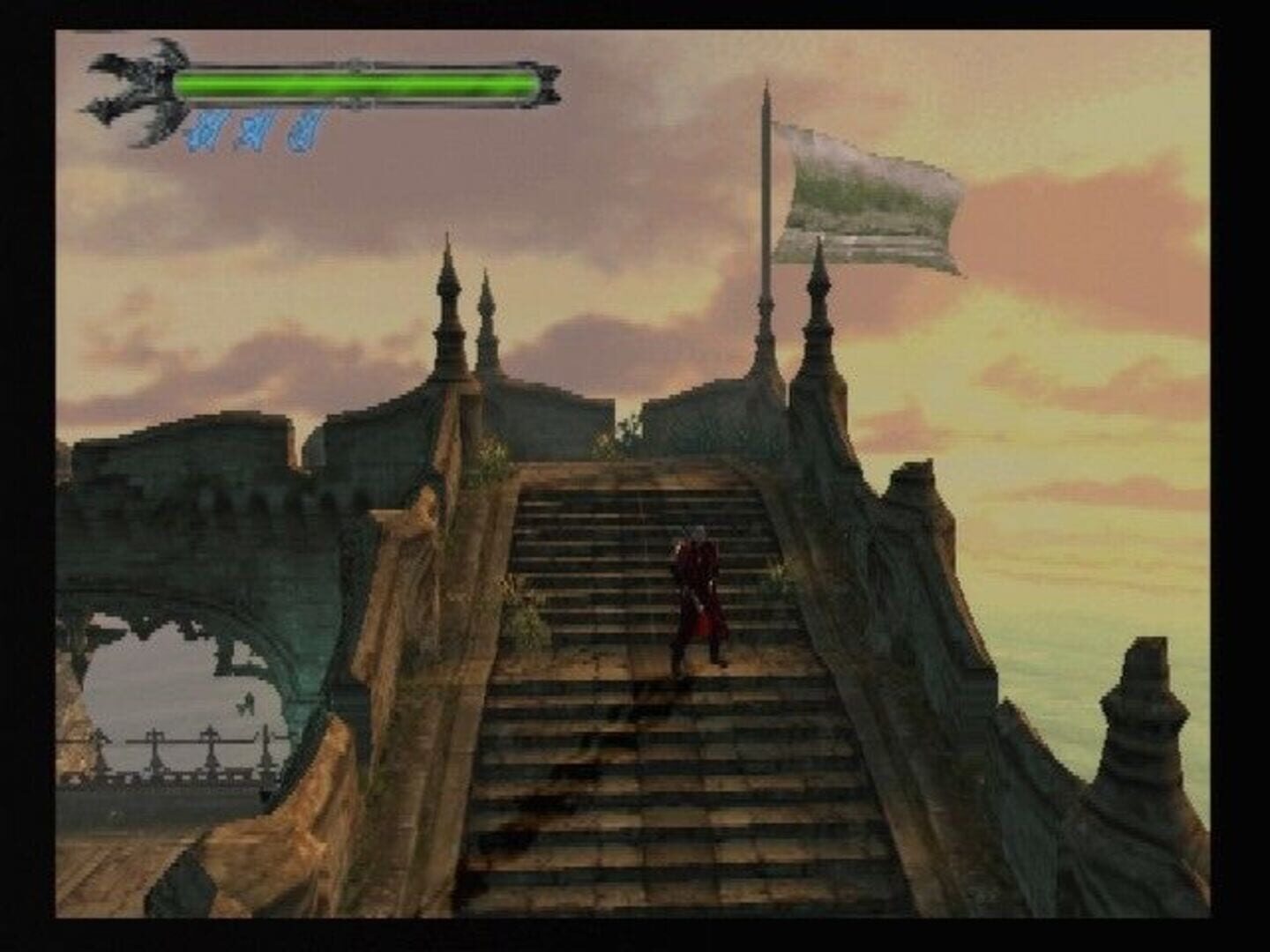The width and height of the screenshot is (1270, 952).
Task: Select the second blue Devil Trigger rune
Action: click(x=252, y=131)
